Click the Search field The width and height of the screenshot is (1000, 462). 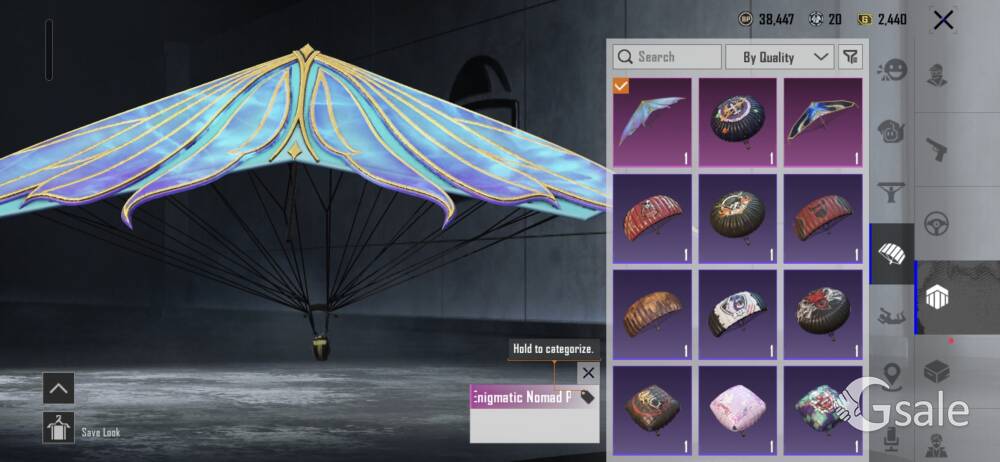click(667, 57)
